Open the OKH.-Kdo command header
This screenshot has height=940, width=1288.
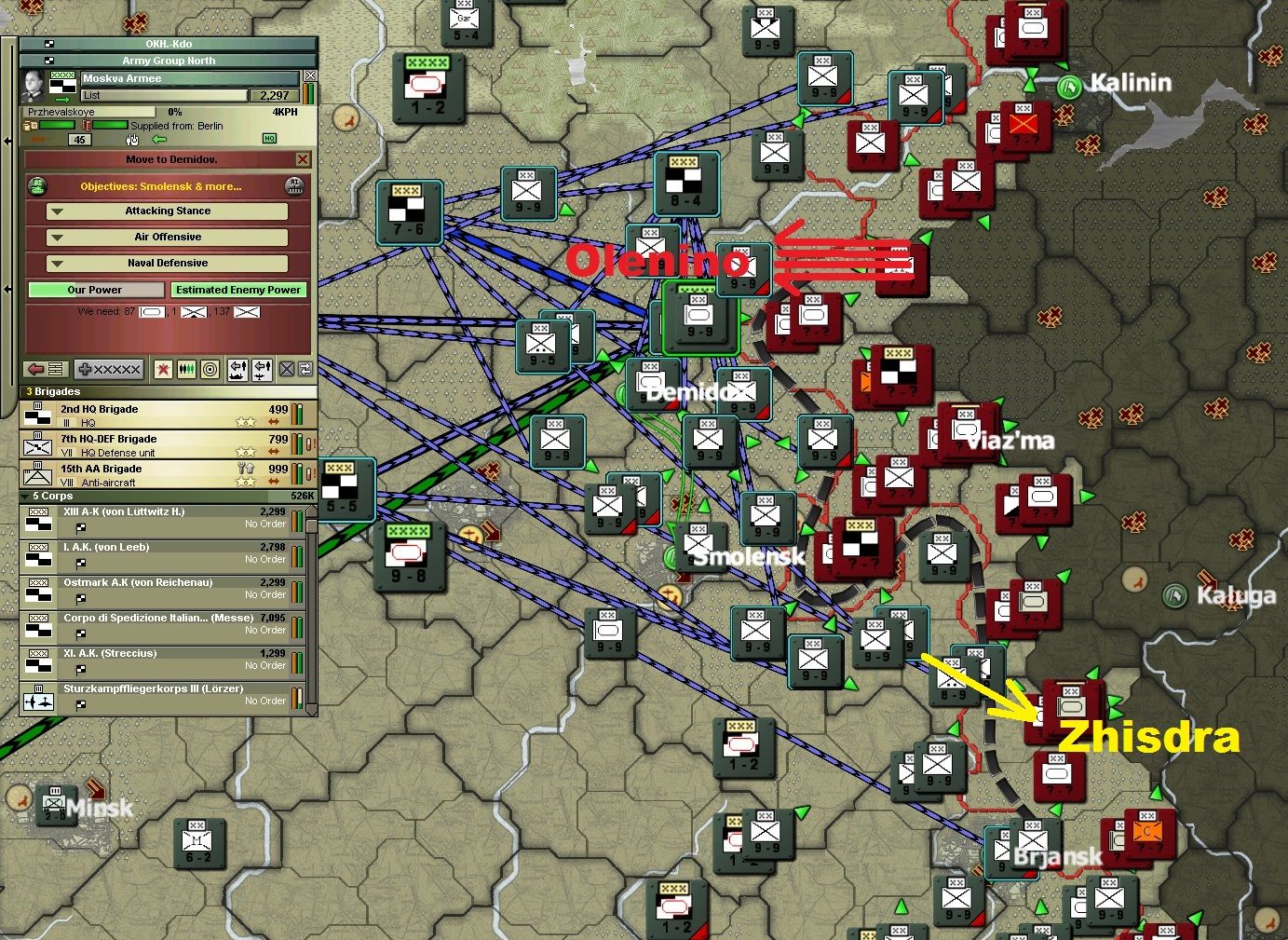tap(169, 44)
